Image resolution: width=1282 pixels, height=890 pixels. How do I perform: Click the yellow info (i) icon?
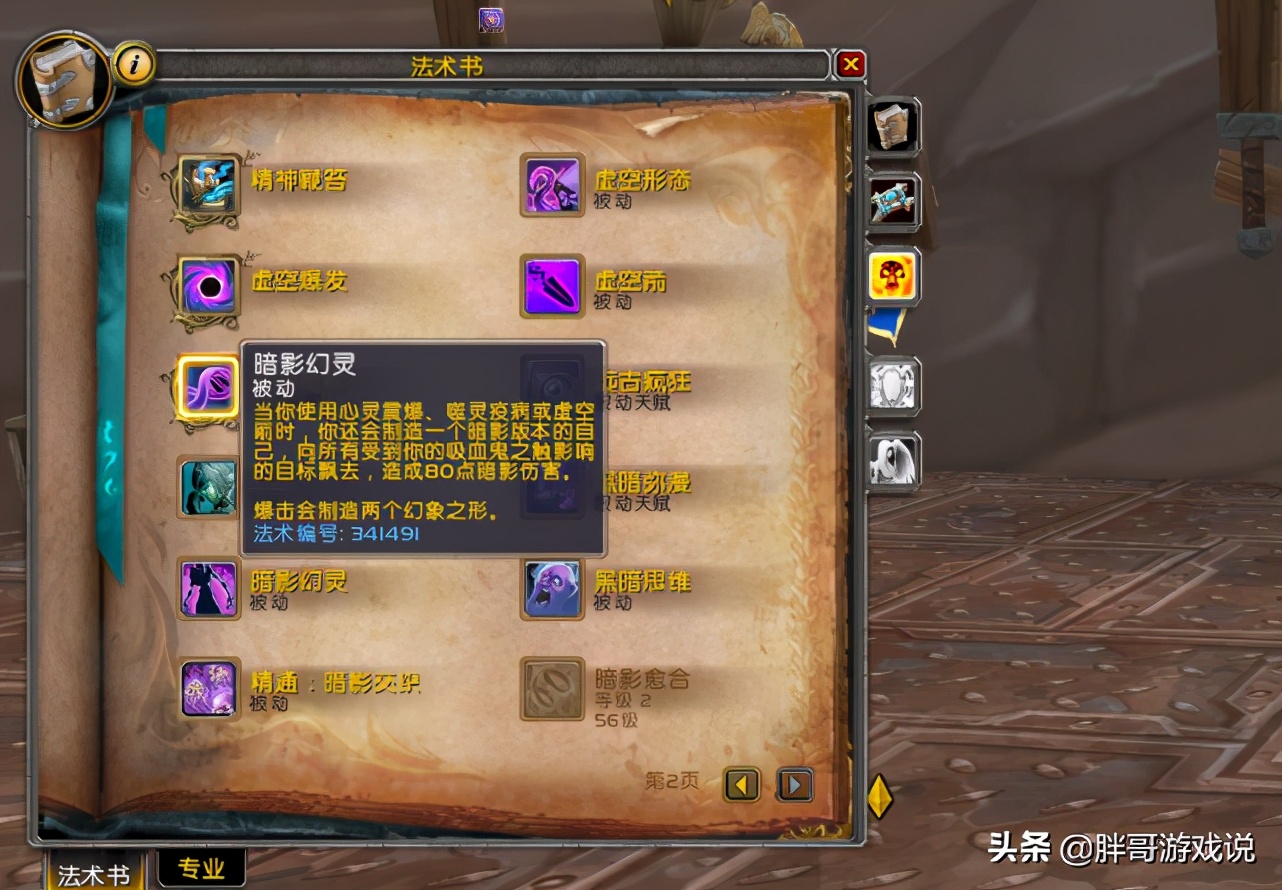135,63
